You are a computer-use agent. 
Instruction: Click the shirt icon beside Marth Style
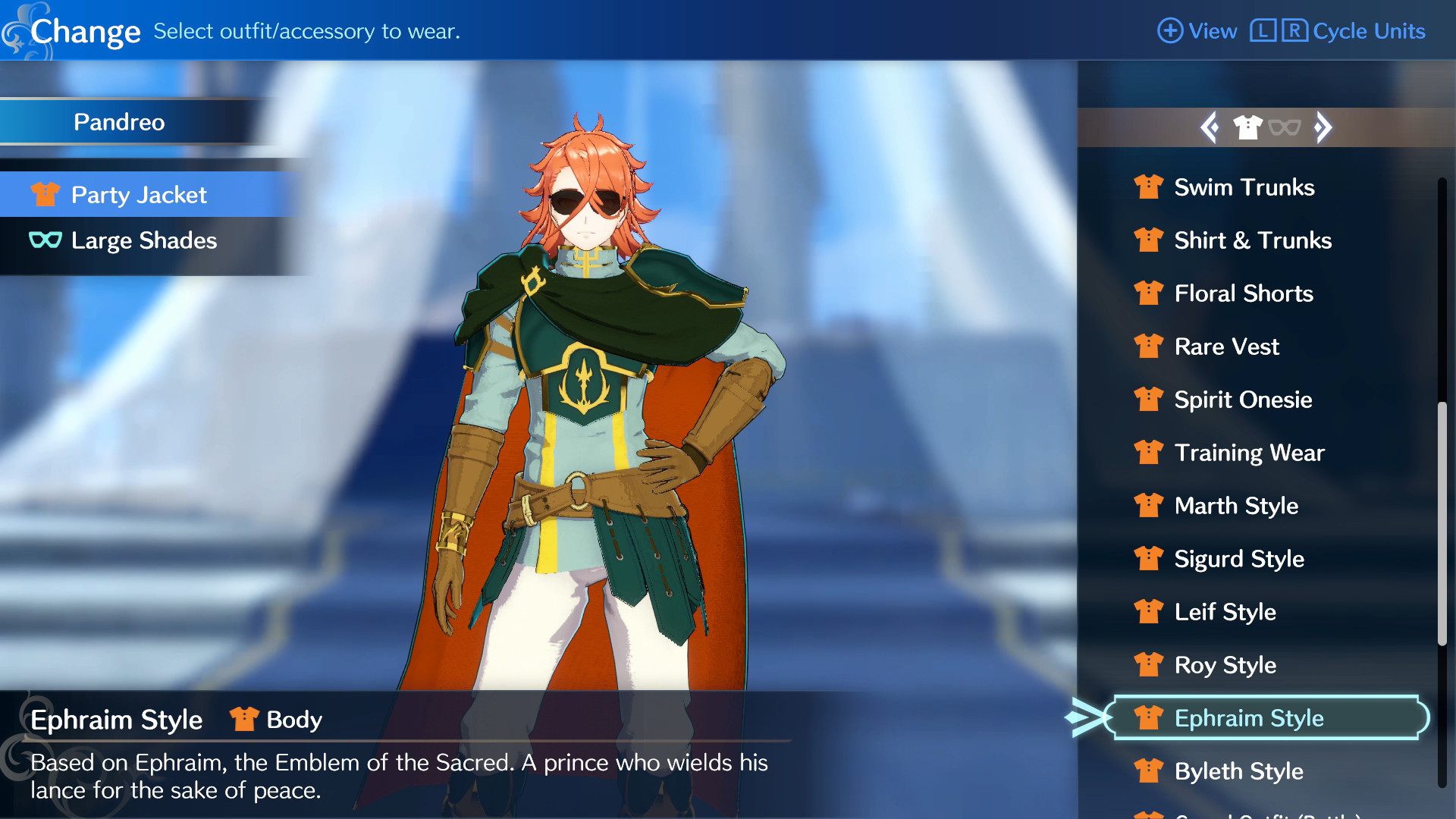1150,506
